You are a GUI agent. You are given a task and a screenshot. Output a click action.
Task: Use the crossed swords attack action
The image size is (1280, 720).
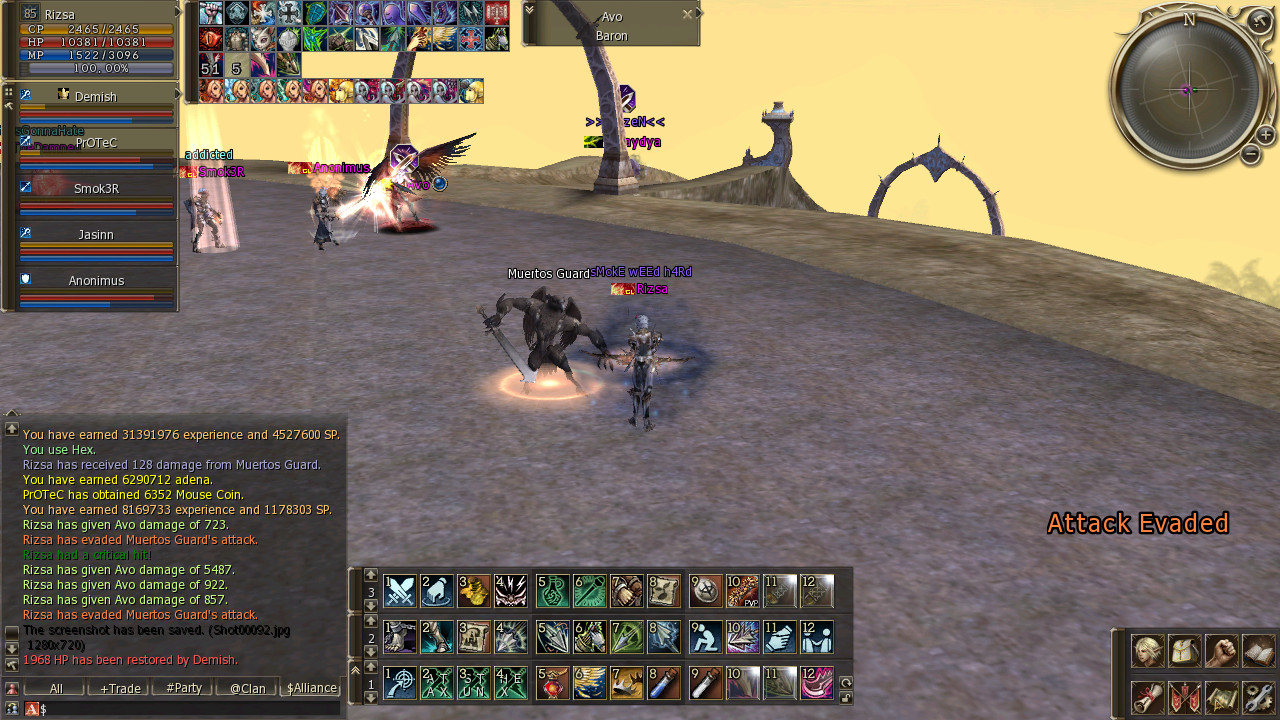400,591
